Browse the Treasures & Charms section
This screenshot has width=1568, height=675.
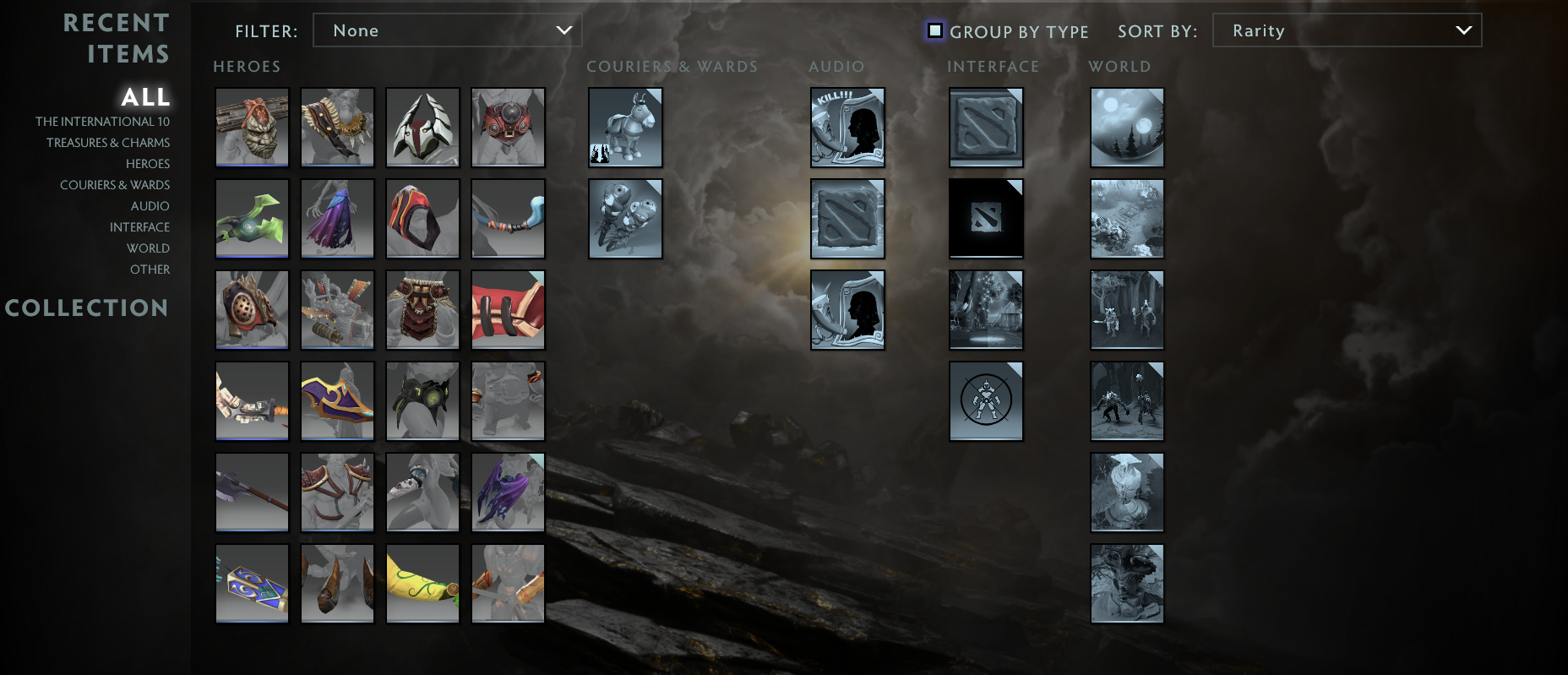(x=108, y=142)
